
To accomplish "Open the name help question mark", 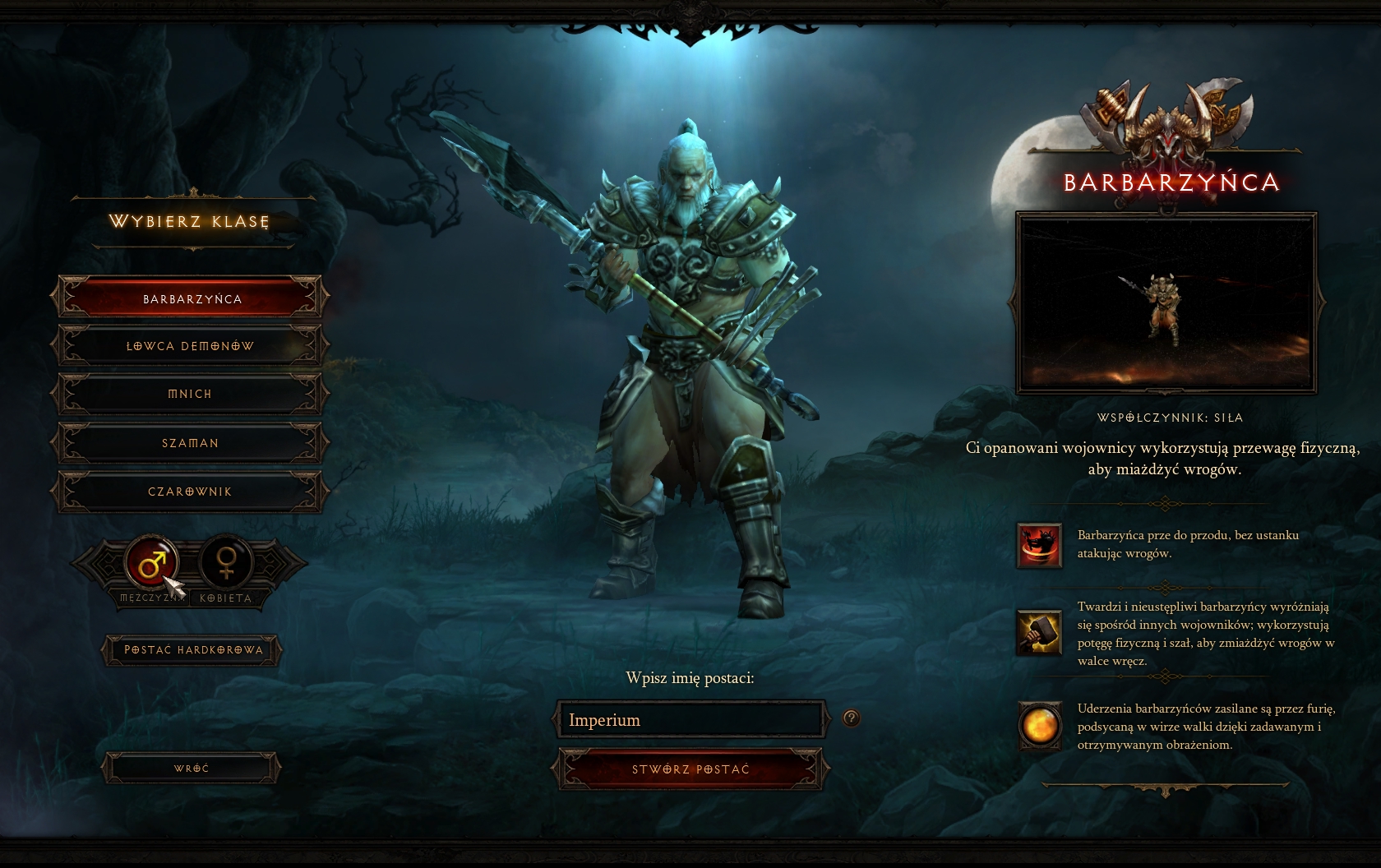I will pyautogui.click(x=851, y=718).
